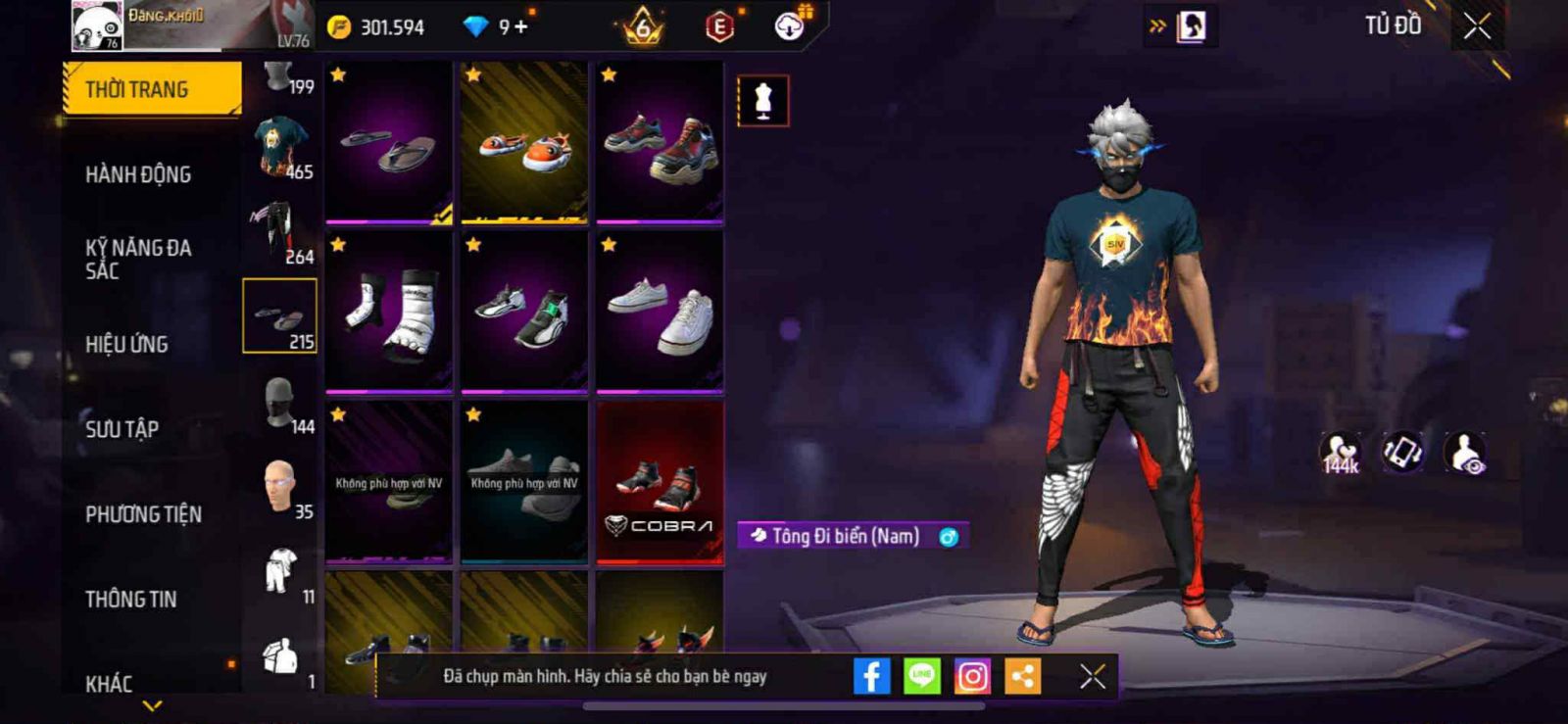The height and width of the screenshot is (724, 1568).
Task: Open the HIỆU ỨNG section
Action: click(126, 344)
